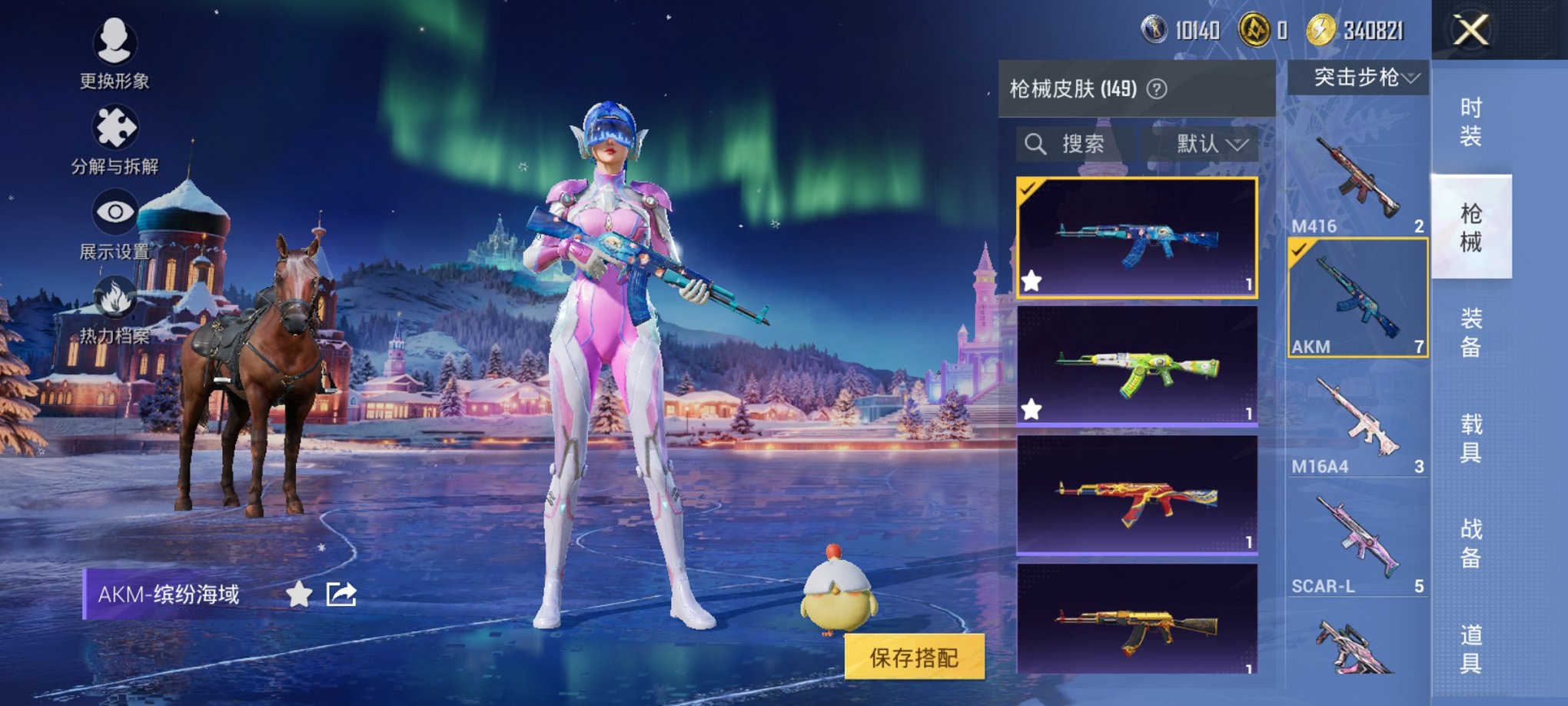
Task: Select the green and white AKM skin
Action: coord(1137,366)
